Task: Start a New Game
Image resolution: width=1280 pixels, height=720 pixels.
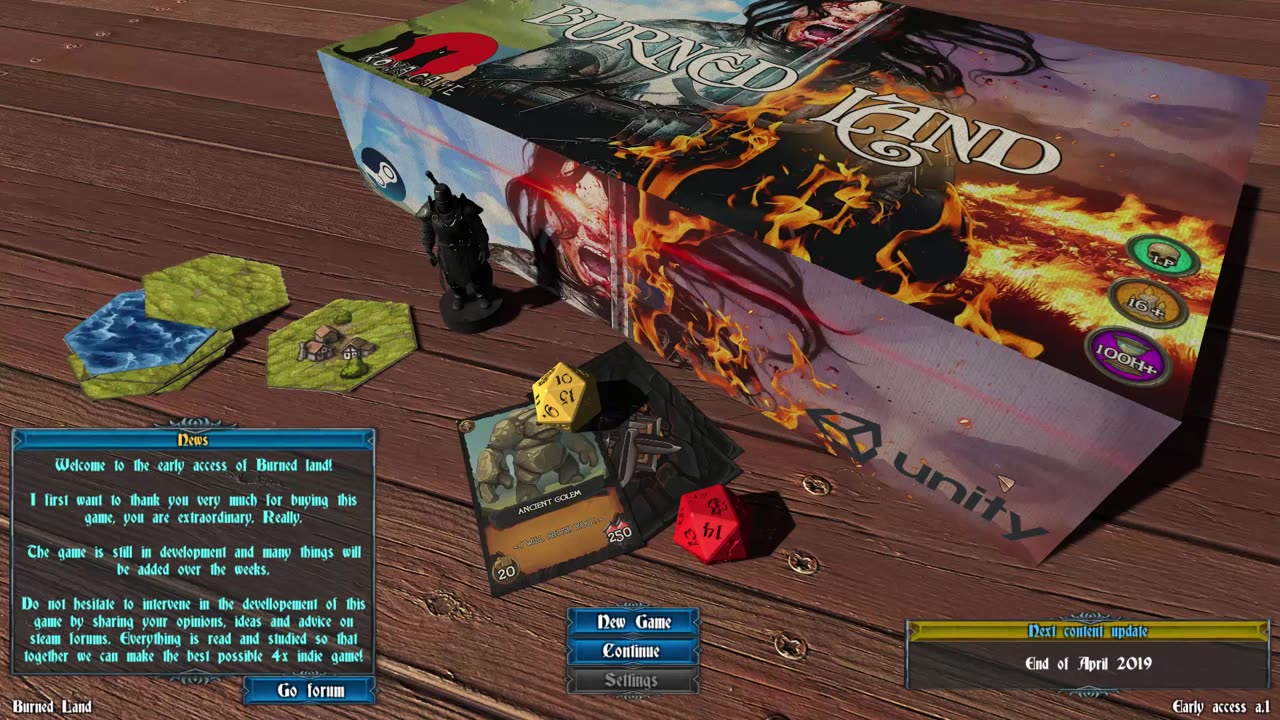Action: [x=633, y=622]
